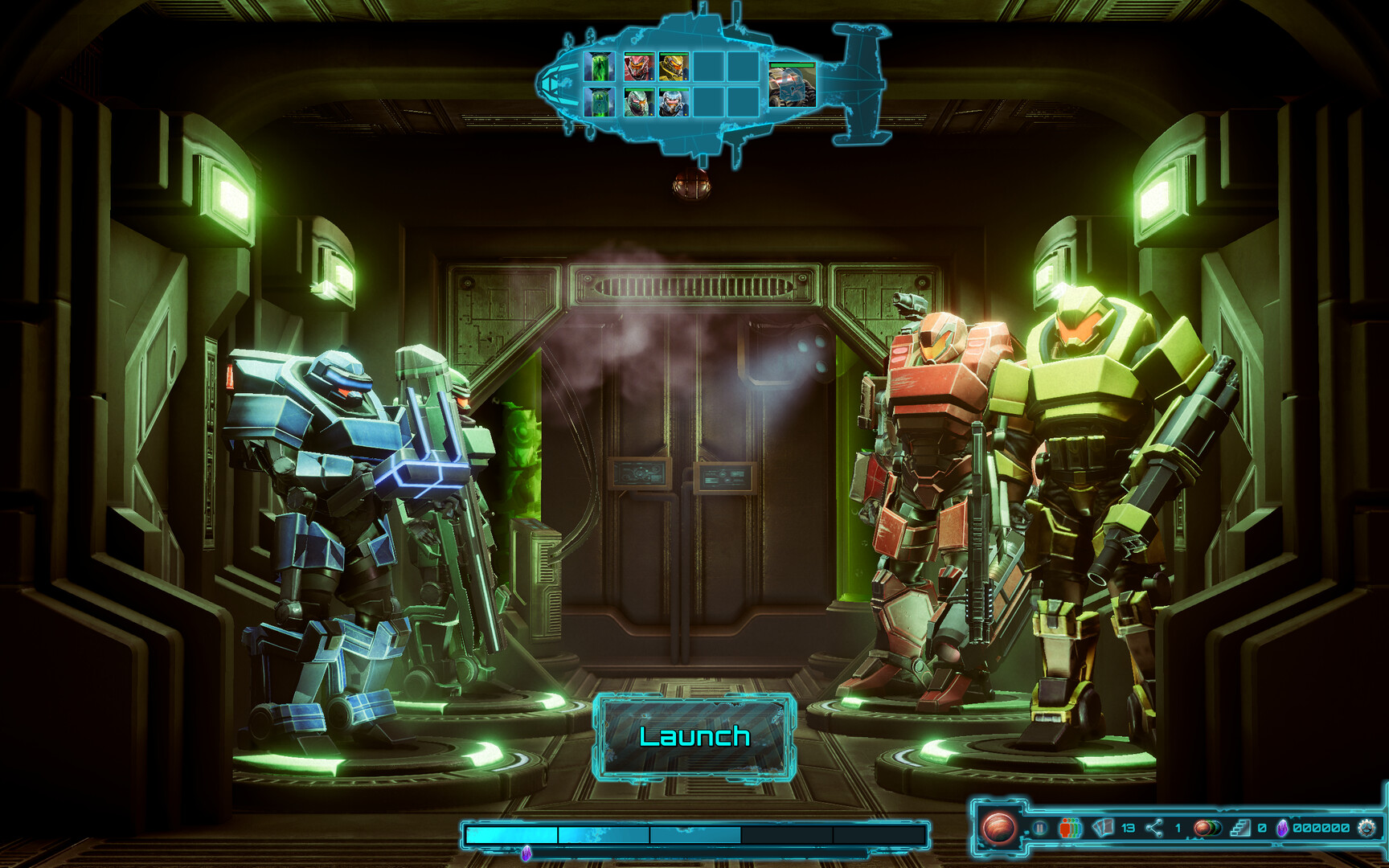Select the multiplayer squad figures icon

pos(1069,828)
